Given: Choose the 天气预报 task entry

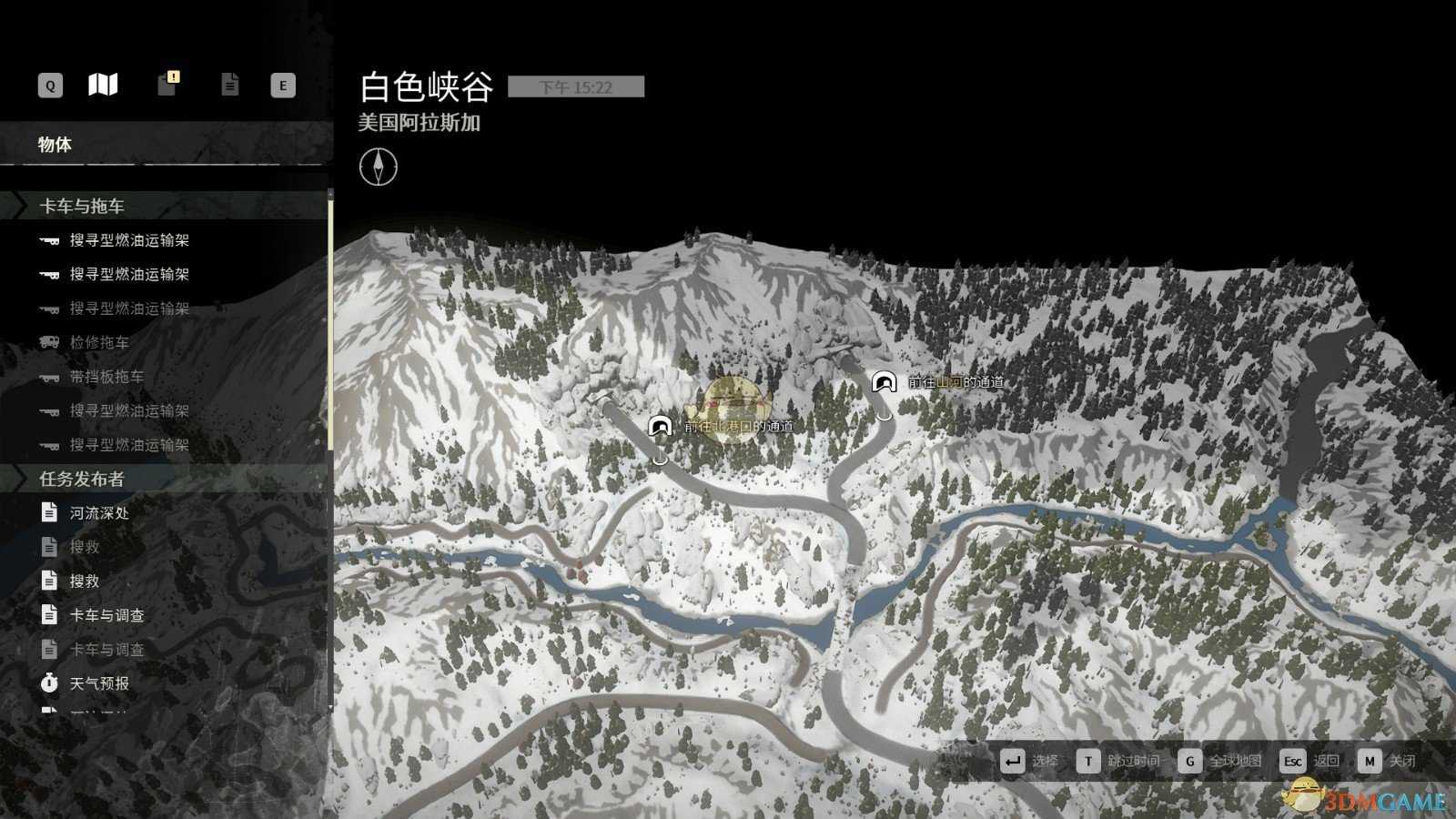Looking at the screenshot, I should point(99,683).
